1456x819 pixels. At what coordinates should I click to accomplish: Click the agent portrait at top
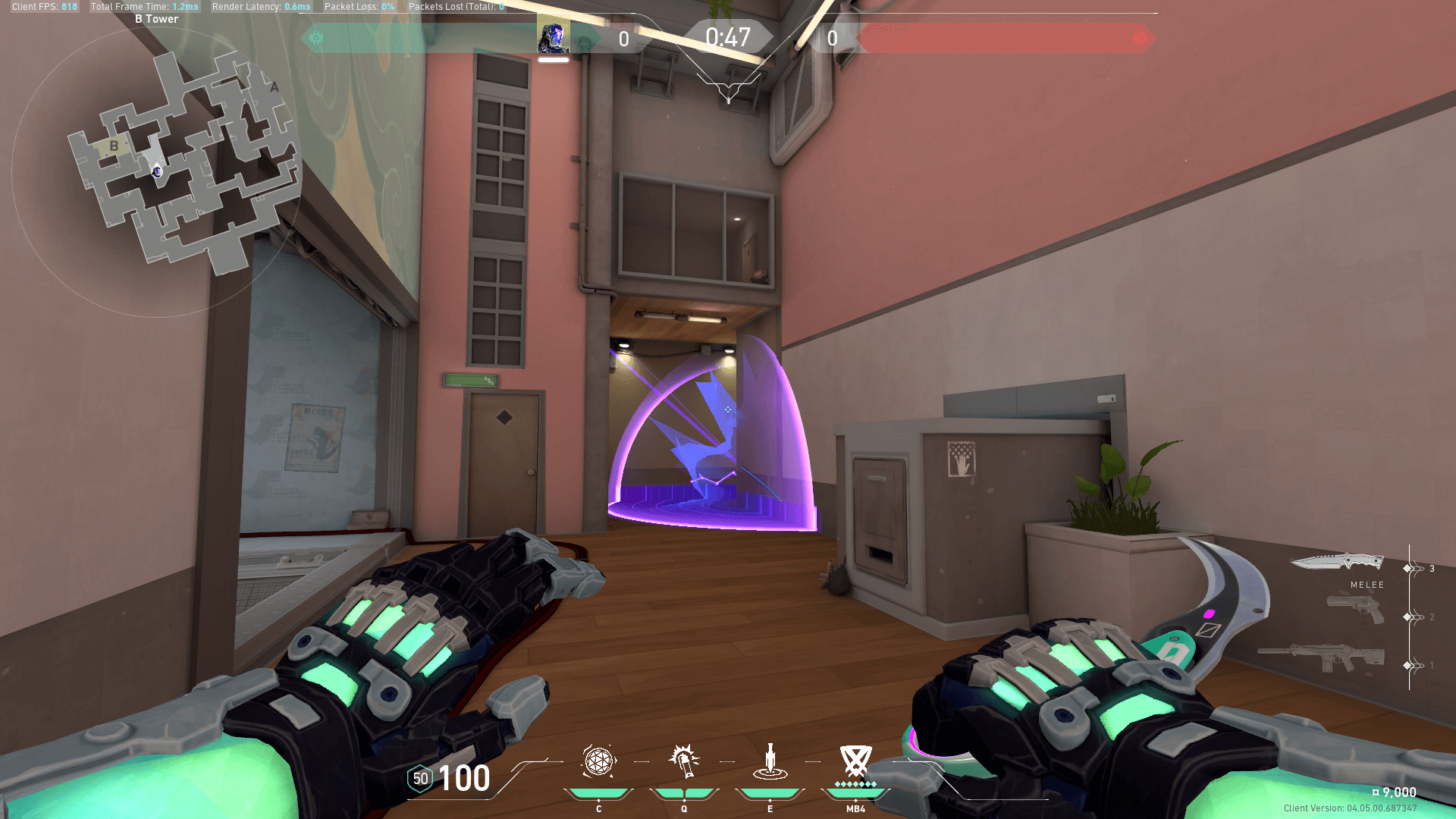click(554, 37)
